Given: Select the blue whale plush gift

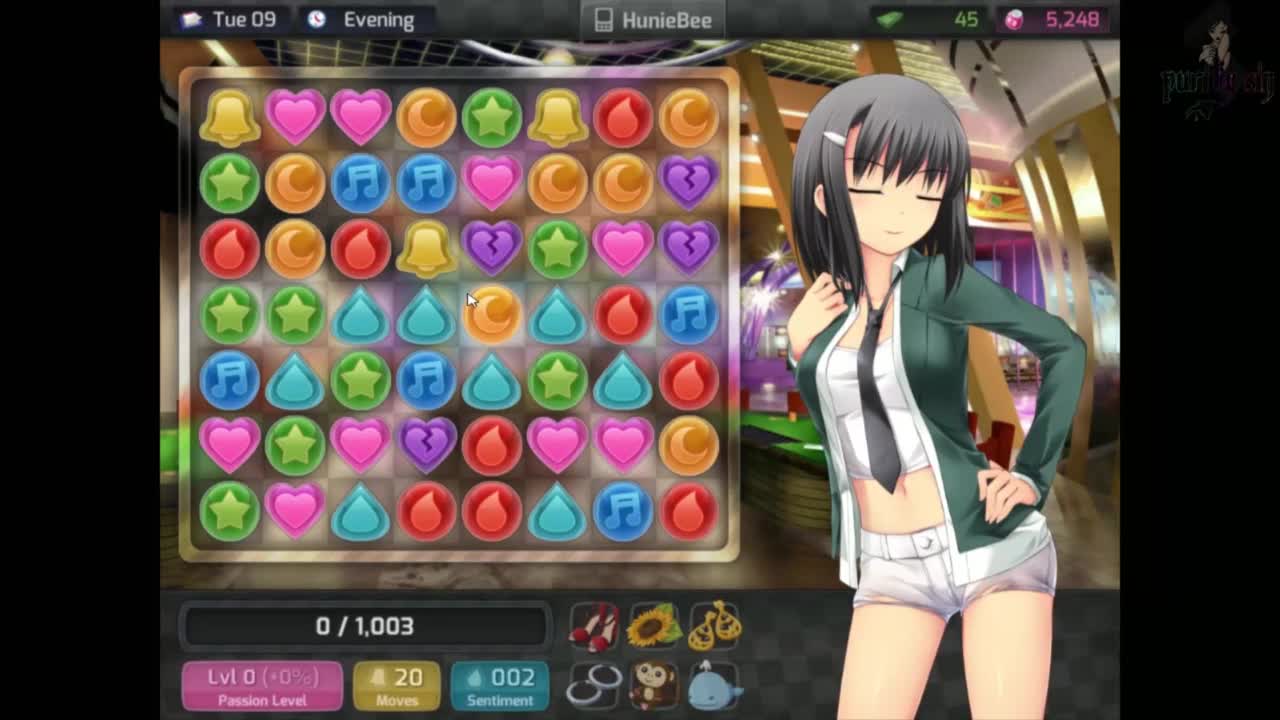Looking at the screenshot, I should tap(714, 685).
